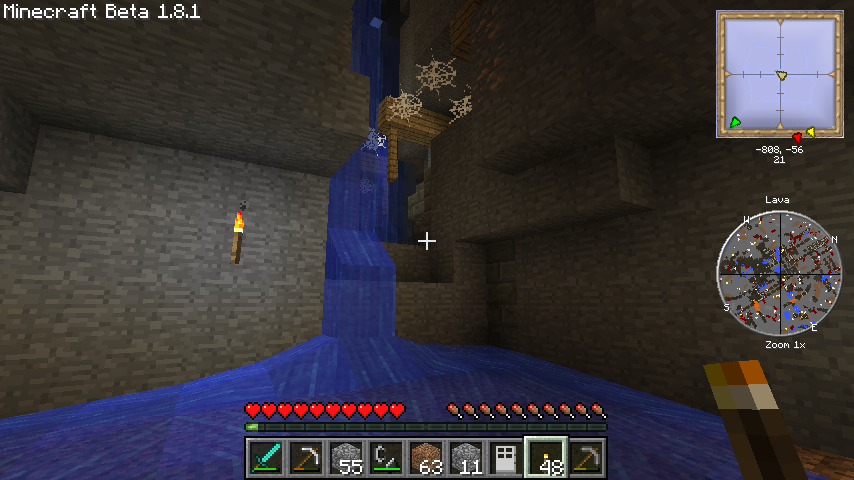
Task: Select the stack of 63 dirt blocks
Action: 426,458
